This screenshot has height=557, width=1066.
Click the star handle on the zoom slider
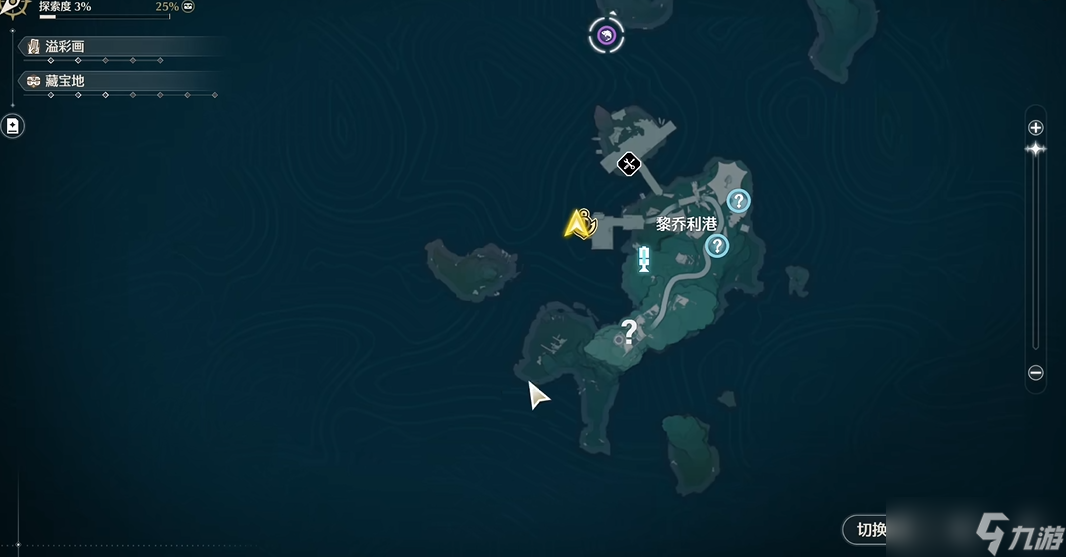[x=1036, y=150]
